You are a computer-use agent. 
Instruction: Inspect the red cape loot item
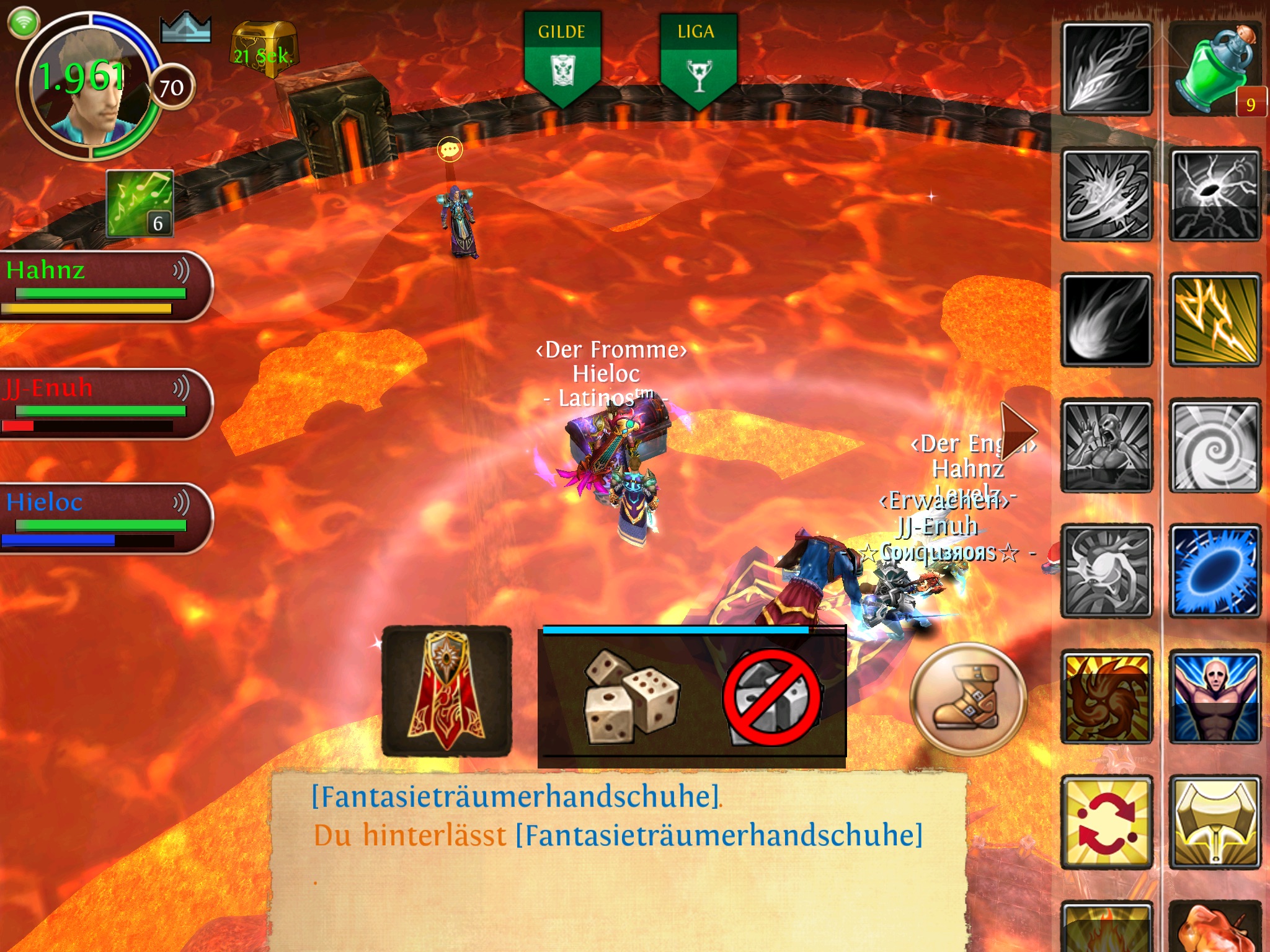pos(446,691)
